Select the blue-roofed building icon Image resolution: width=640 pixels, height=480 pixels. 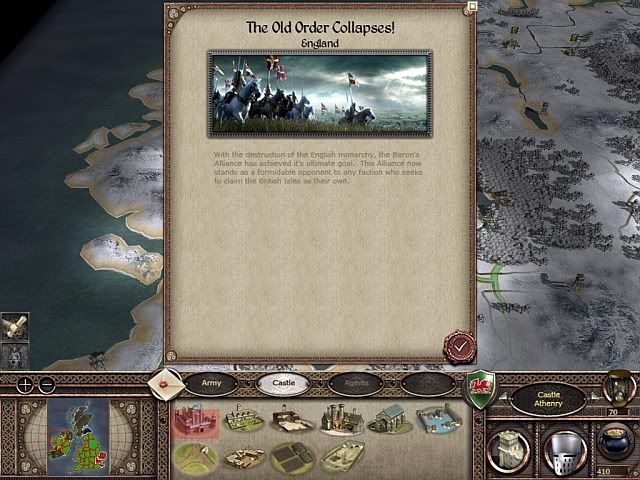point(389,420)
